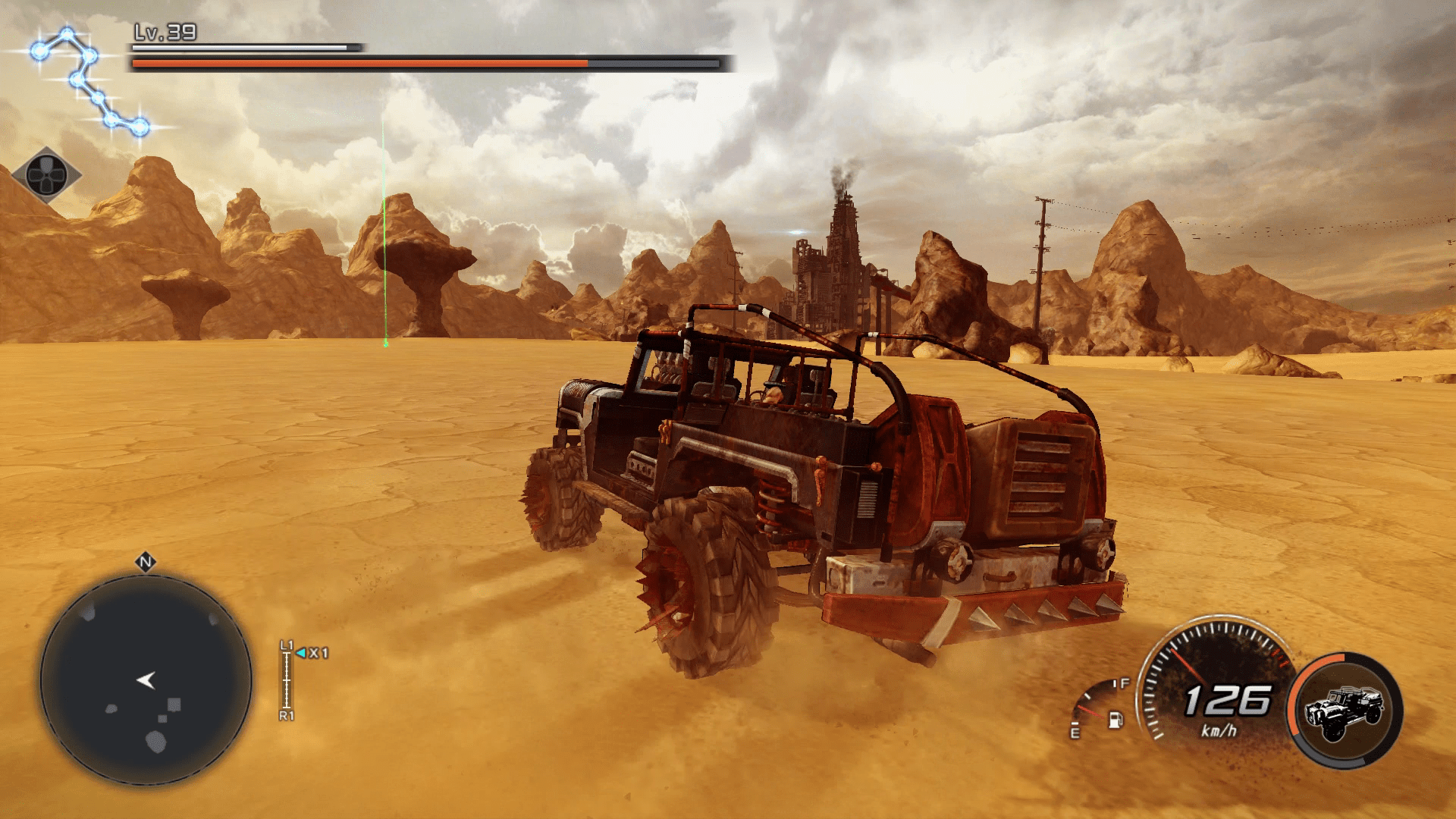Click the circular minimap radar
Viewport: 1456px width, 819px height.
(x=146, y=679)
